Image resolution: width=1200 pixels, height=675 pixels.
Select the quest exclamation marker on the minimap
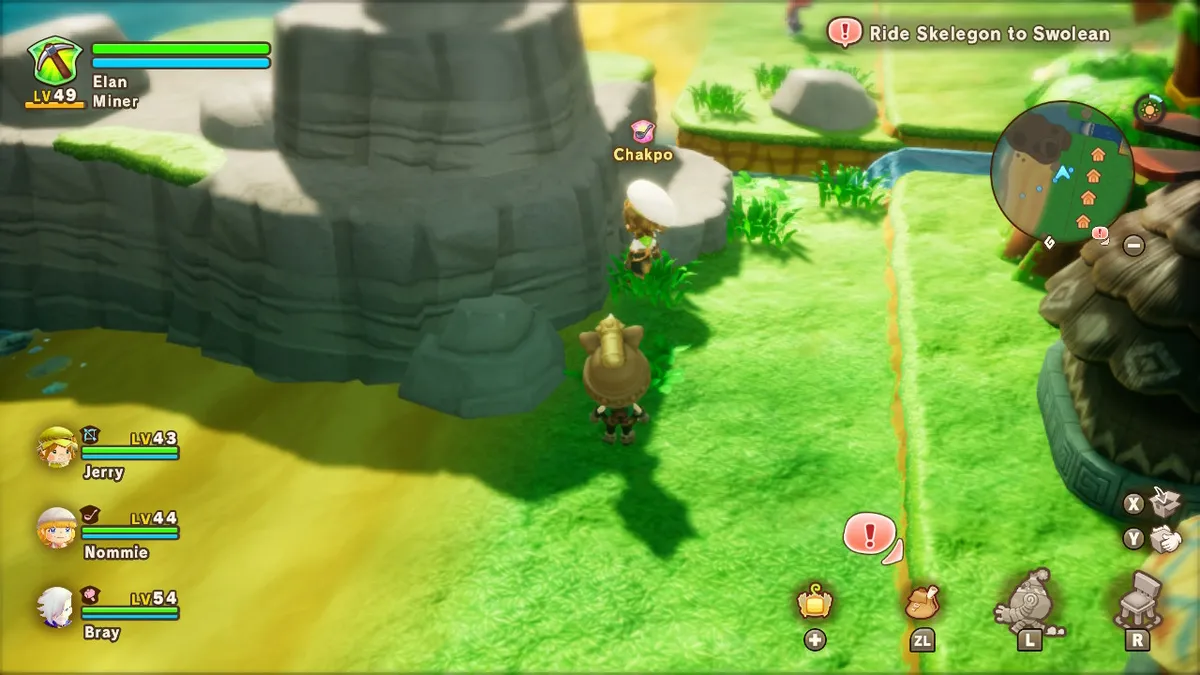(1100, 233)
